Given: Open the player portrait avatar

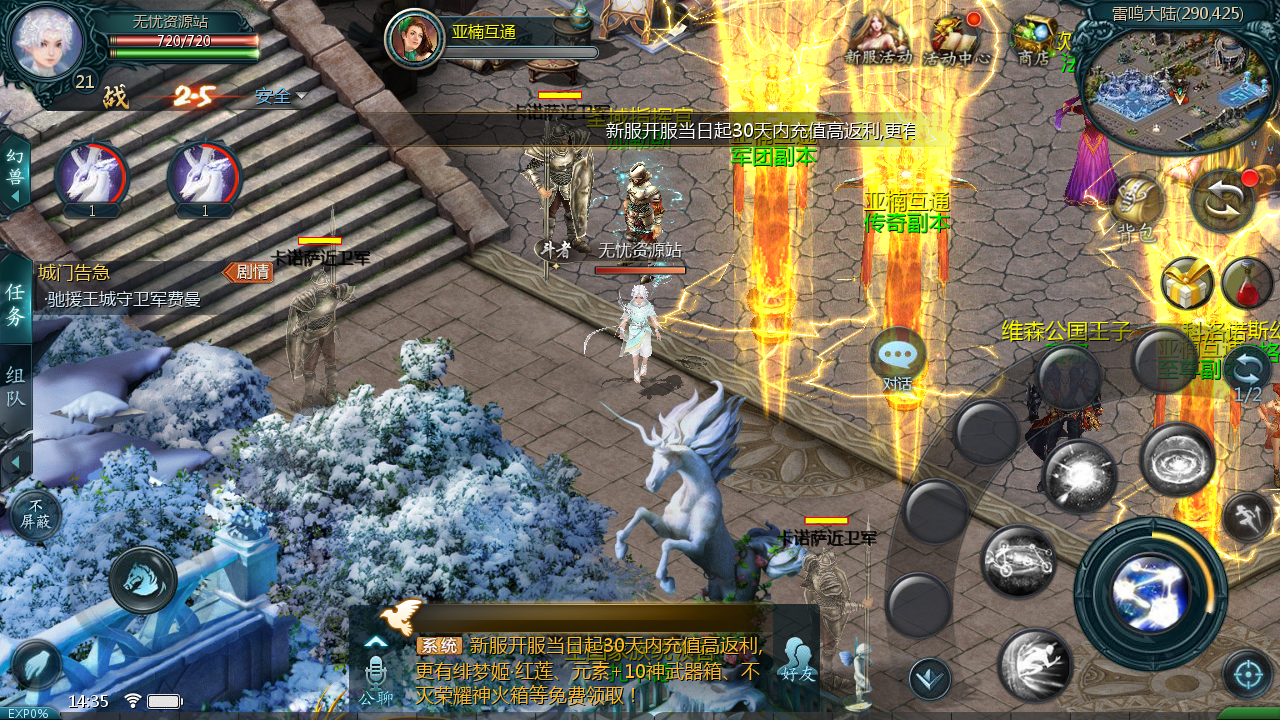Looking at the screenshot, I should [x=46, y=42].
